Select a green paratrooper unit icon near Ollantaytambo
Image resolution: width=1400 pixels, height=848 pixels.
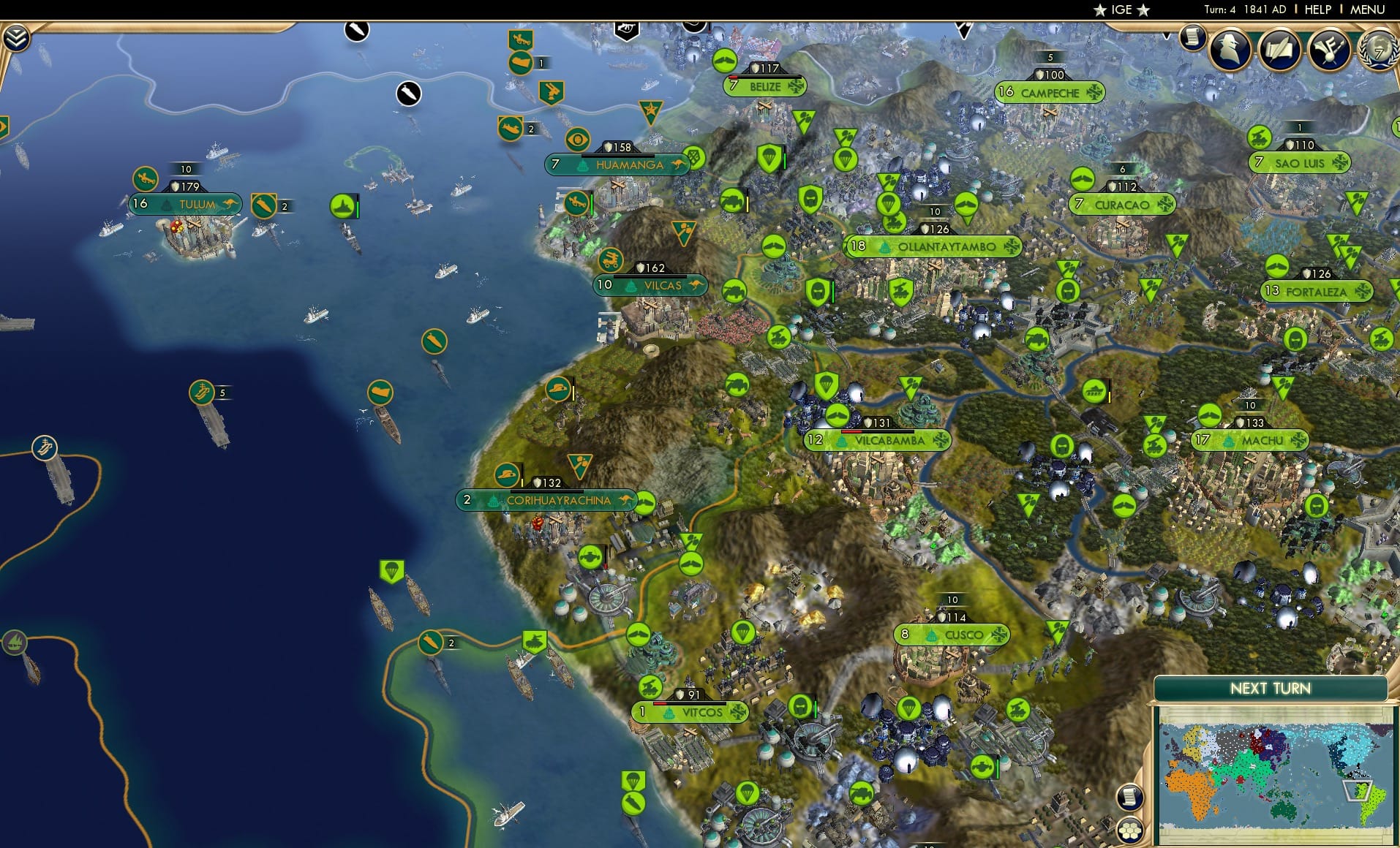click(x=846, y=159)
